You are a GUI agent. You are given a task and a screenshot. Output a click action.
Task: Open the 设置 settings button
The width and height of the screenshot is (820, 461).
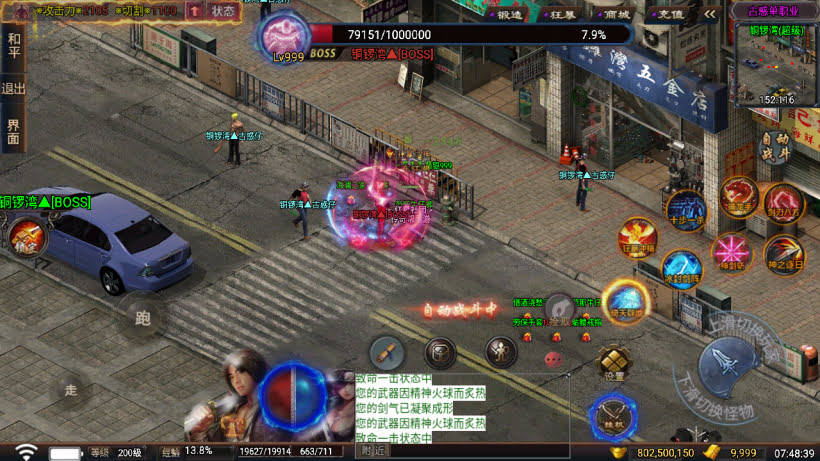point(613,363)
